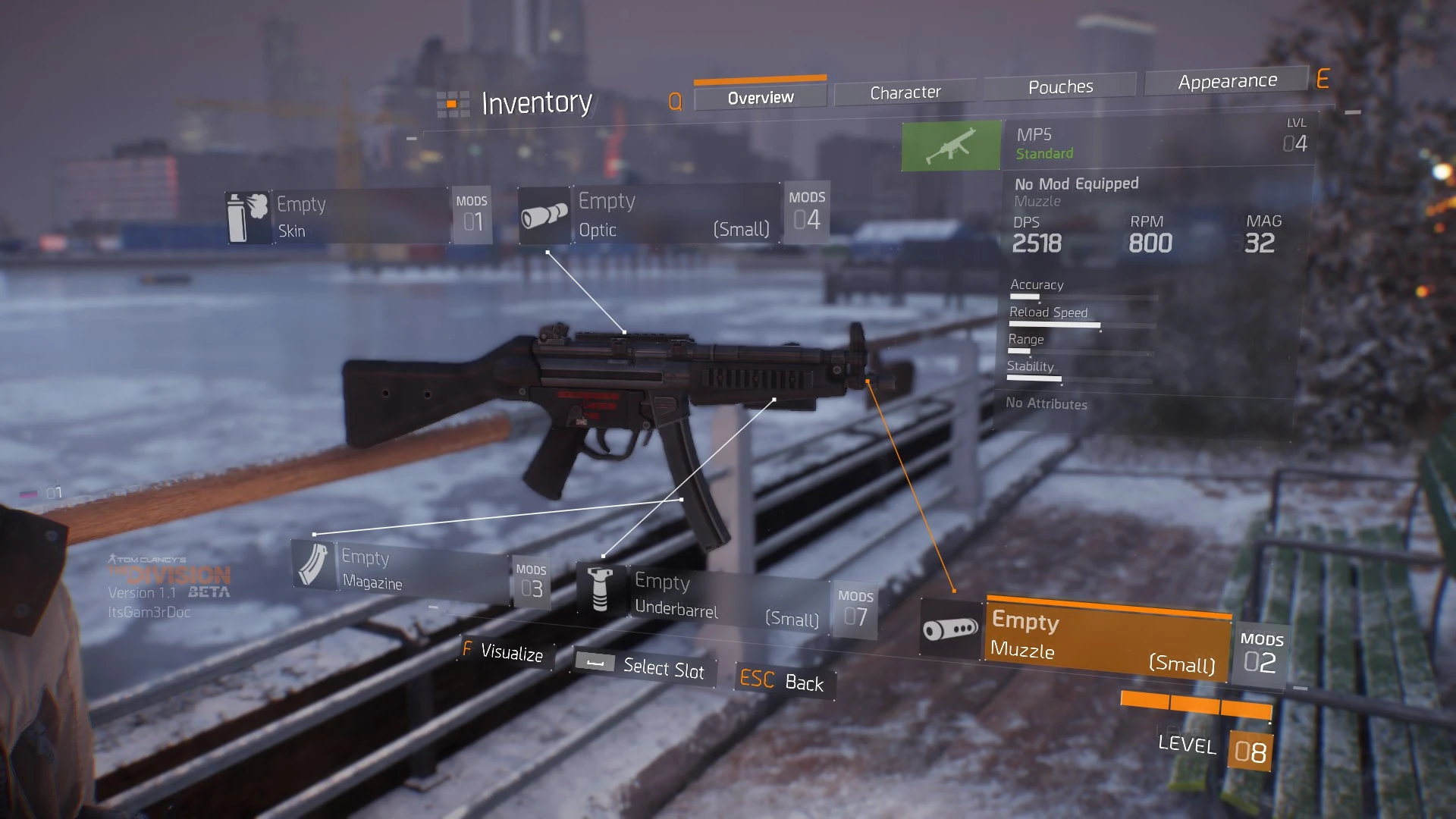Switch to the Pouches tab
Image resolution: width=1456 pixels, height=819 pixels.
(x=1060, y=87)
